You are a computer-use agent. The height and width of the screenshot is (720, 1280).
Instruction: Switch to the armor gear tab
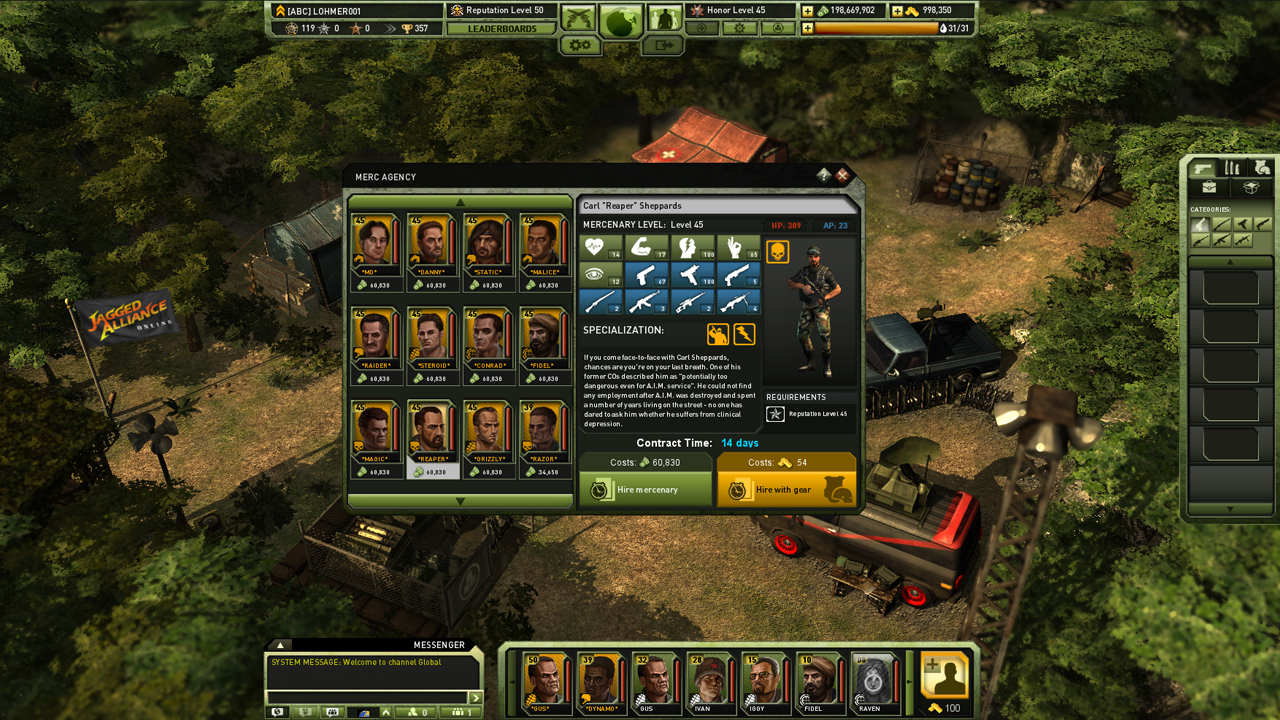[x=1262, y=168]
